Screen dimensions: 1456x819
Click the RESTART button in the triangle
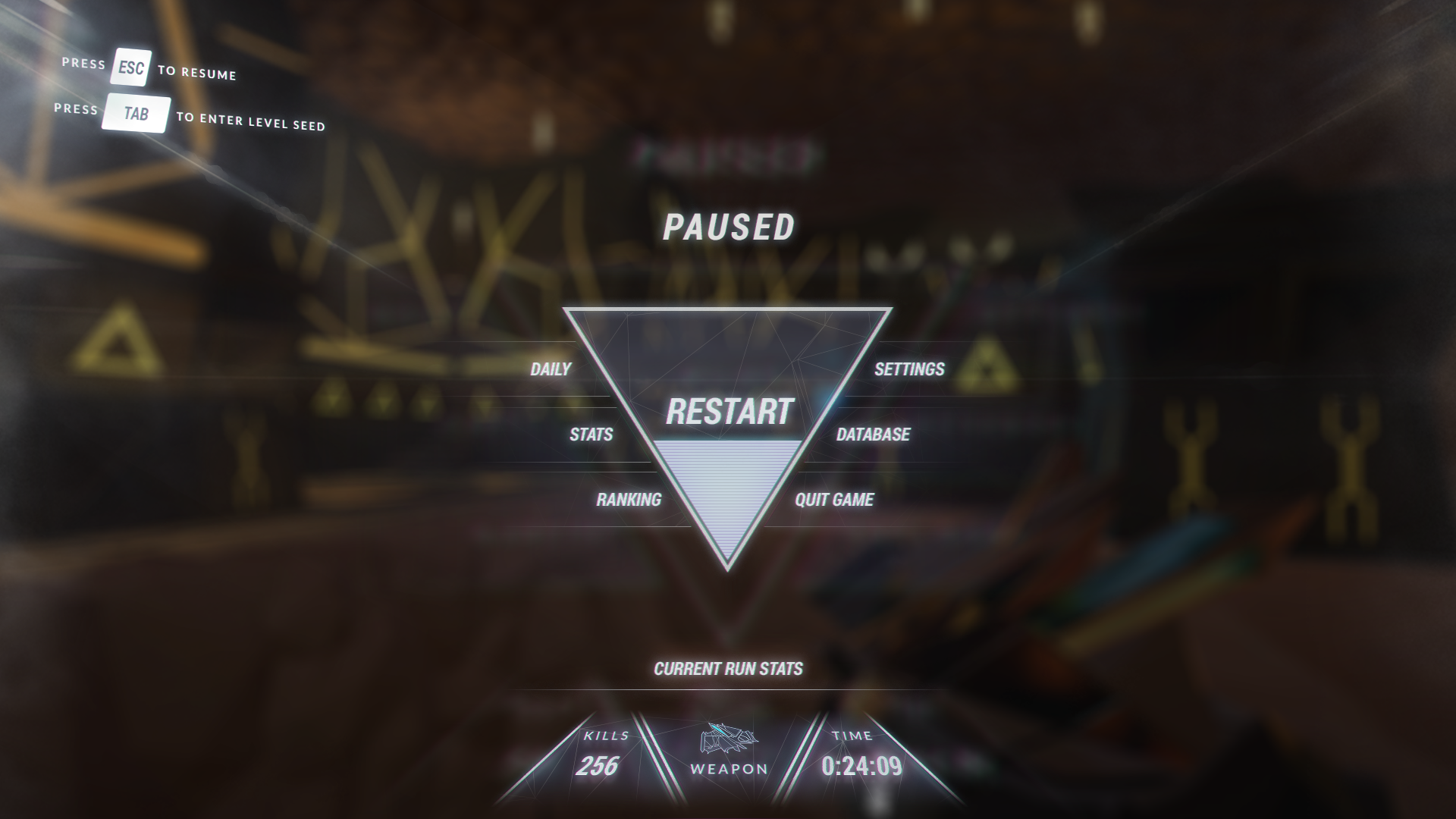click(x=729, y=411)
